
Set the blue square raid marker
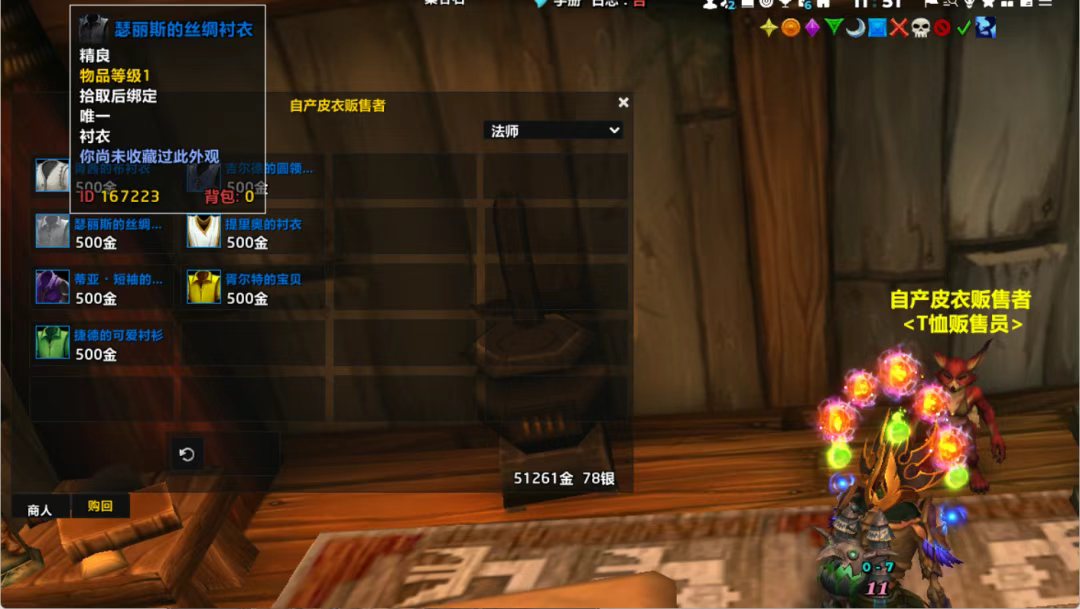[877, 28]
